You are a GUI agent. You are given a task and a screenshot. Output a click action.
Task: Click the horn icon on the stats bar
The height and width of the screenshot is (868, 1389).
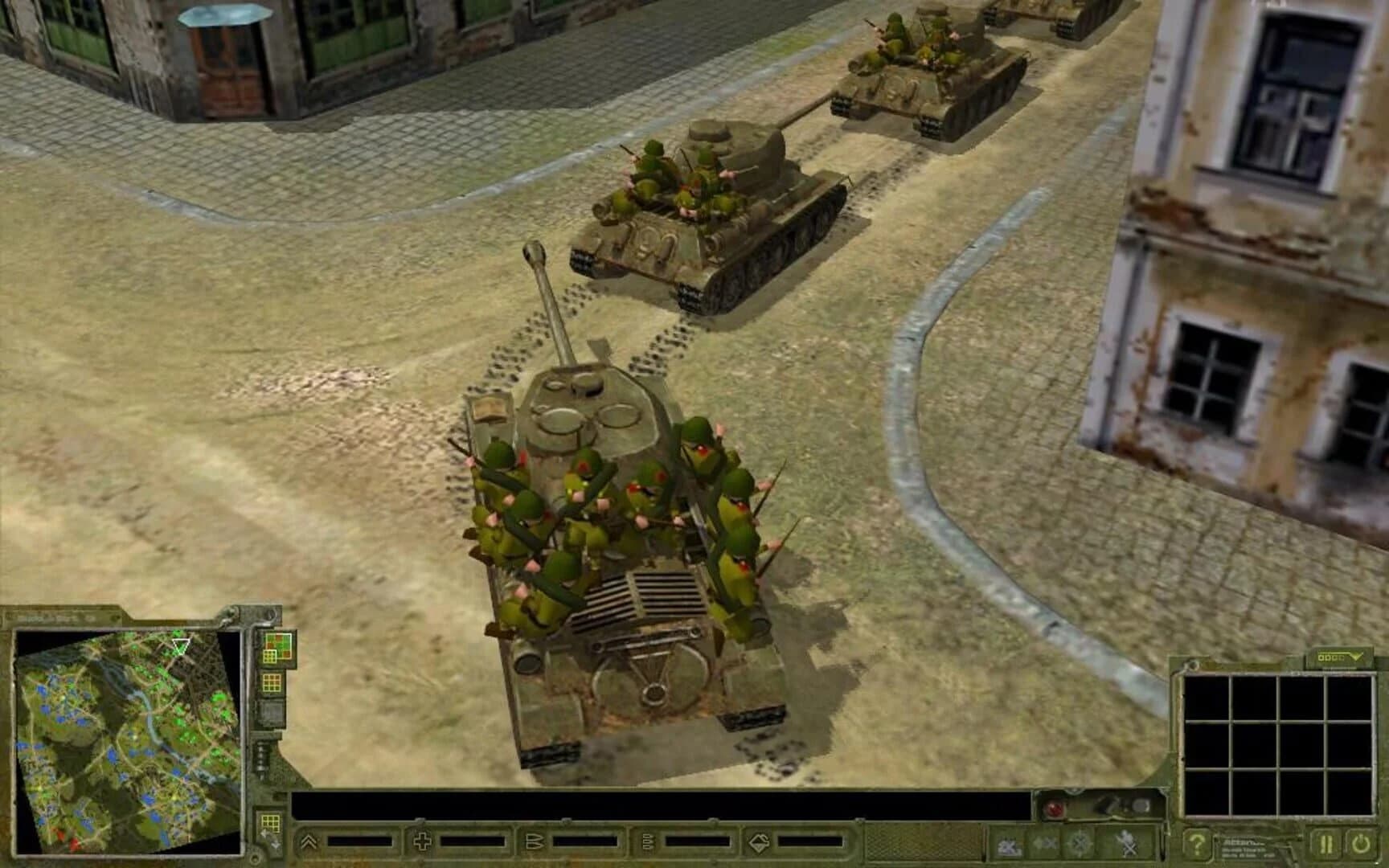pyautogui.click(x=535, y=841)
